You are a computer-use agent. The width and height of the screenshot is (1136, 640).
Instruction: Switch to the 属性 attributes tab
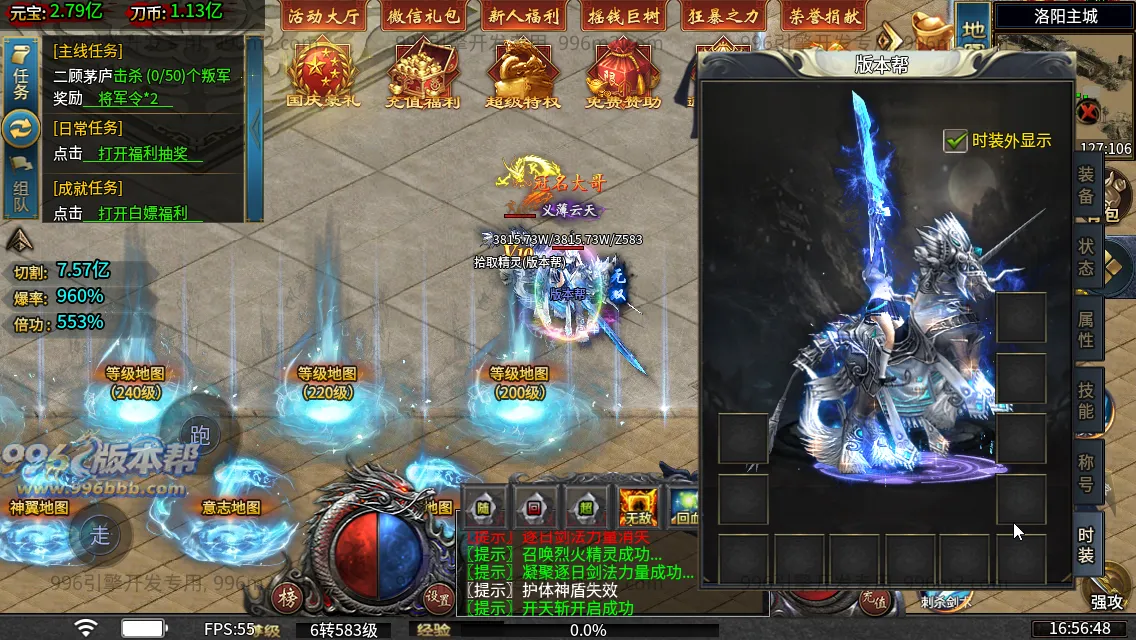click(x=1086, y=330)
